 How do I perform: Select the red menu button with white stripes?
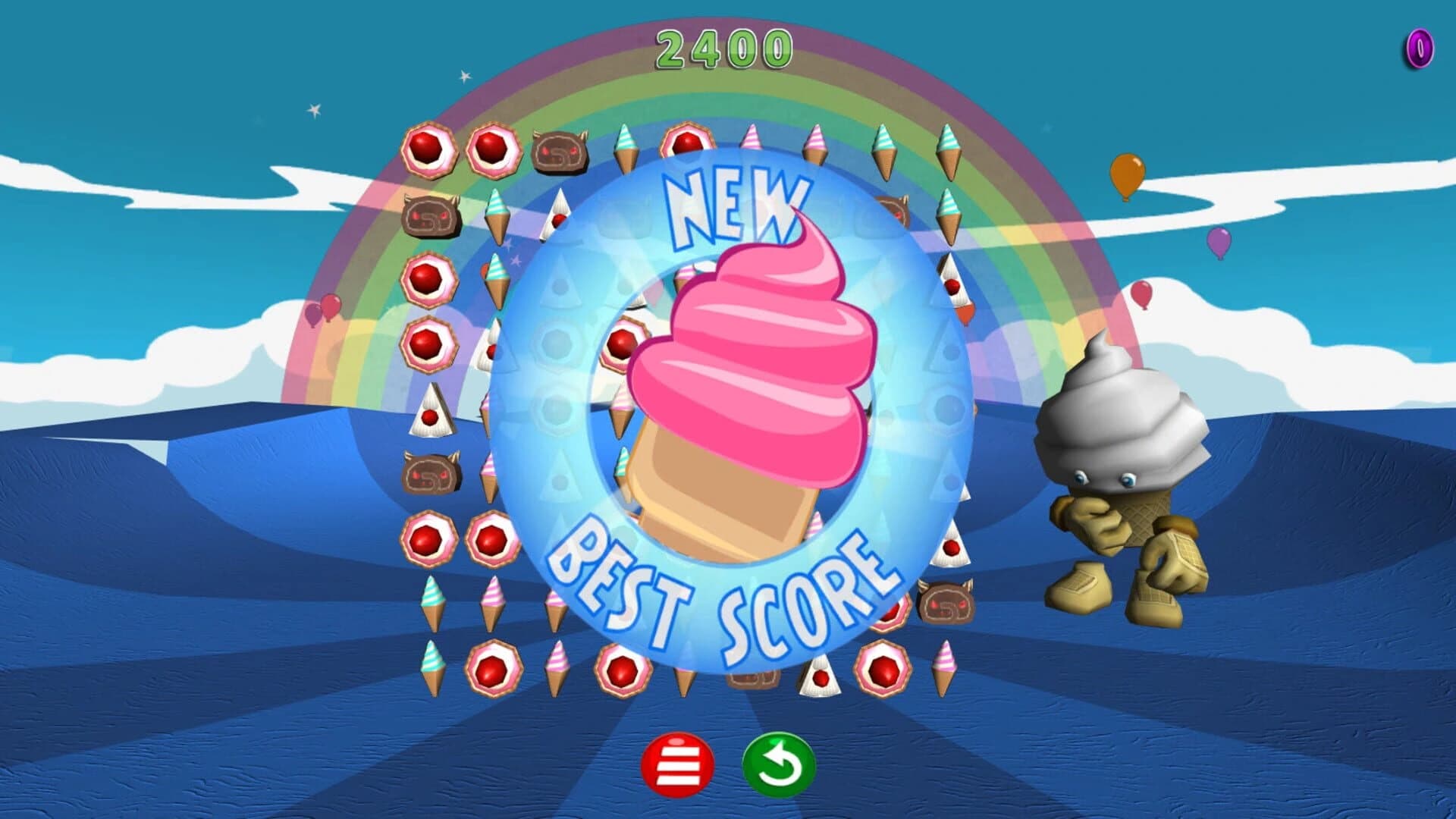(x=680, y=765)
